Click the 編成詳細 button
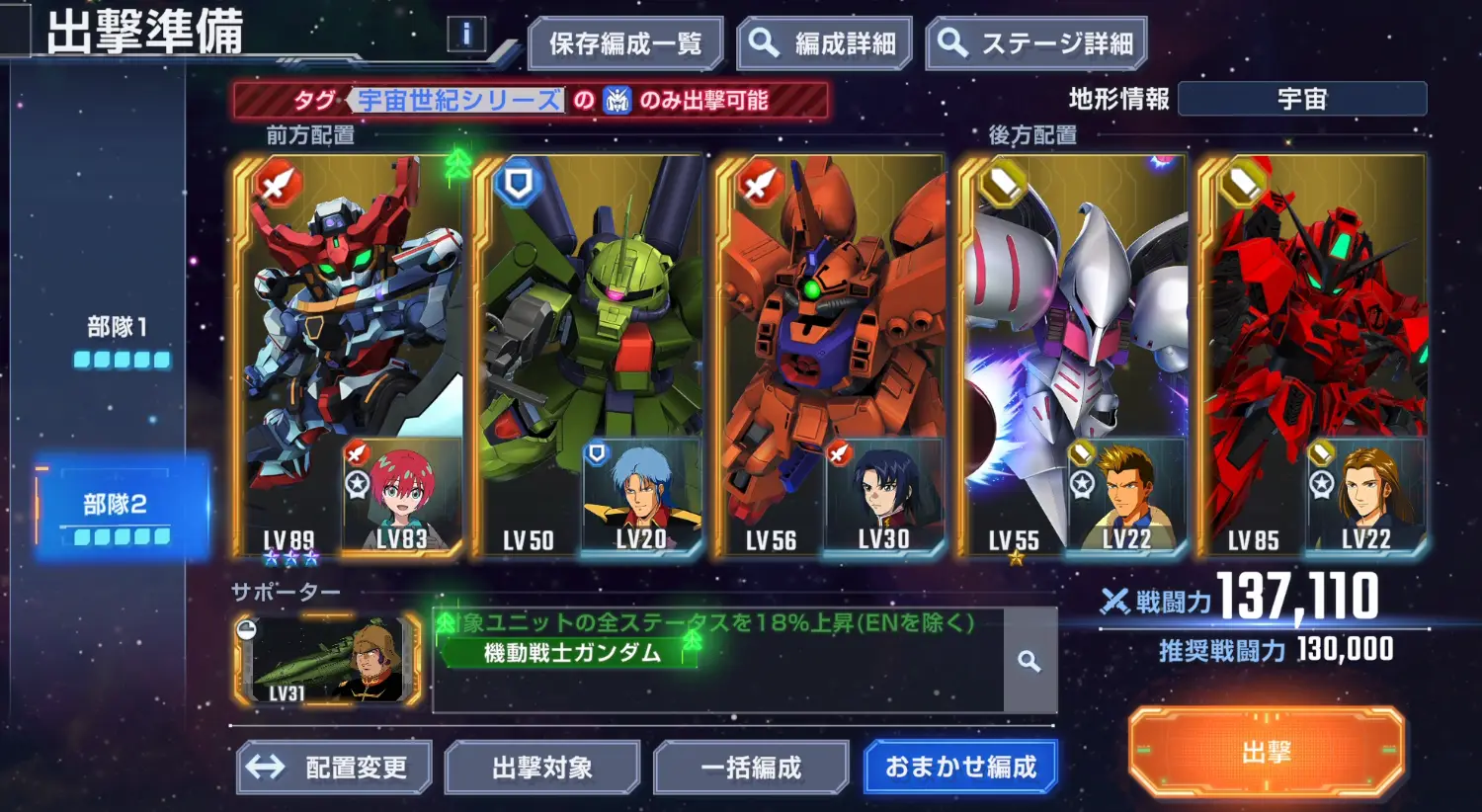Image resolution: width=1482 pixels, height=812 pixels. click(823, 43)
